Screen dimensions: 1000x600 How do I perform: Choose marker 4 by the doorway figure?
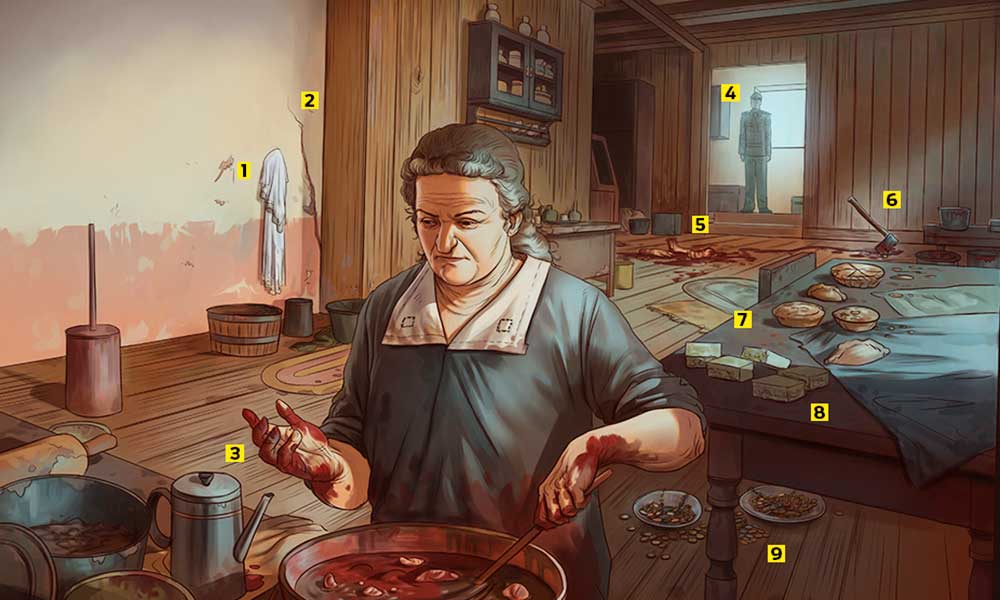tap(730, 94)
